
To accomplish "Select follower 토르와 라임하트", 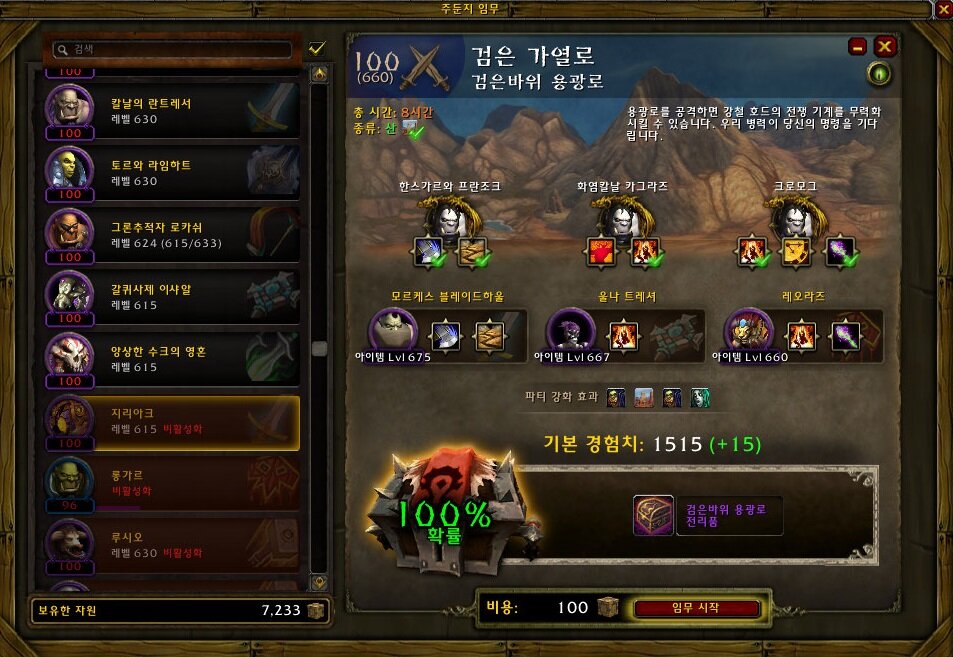I will coord(172,173).
